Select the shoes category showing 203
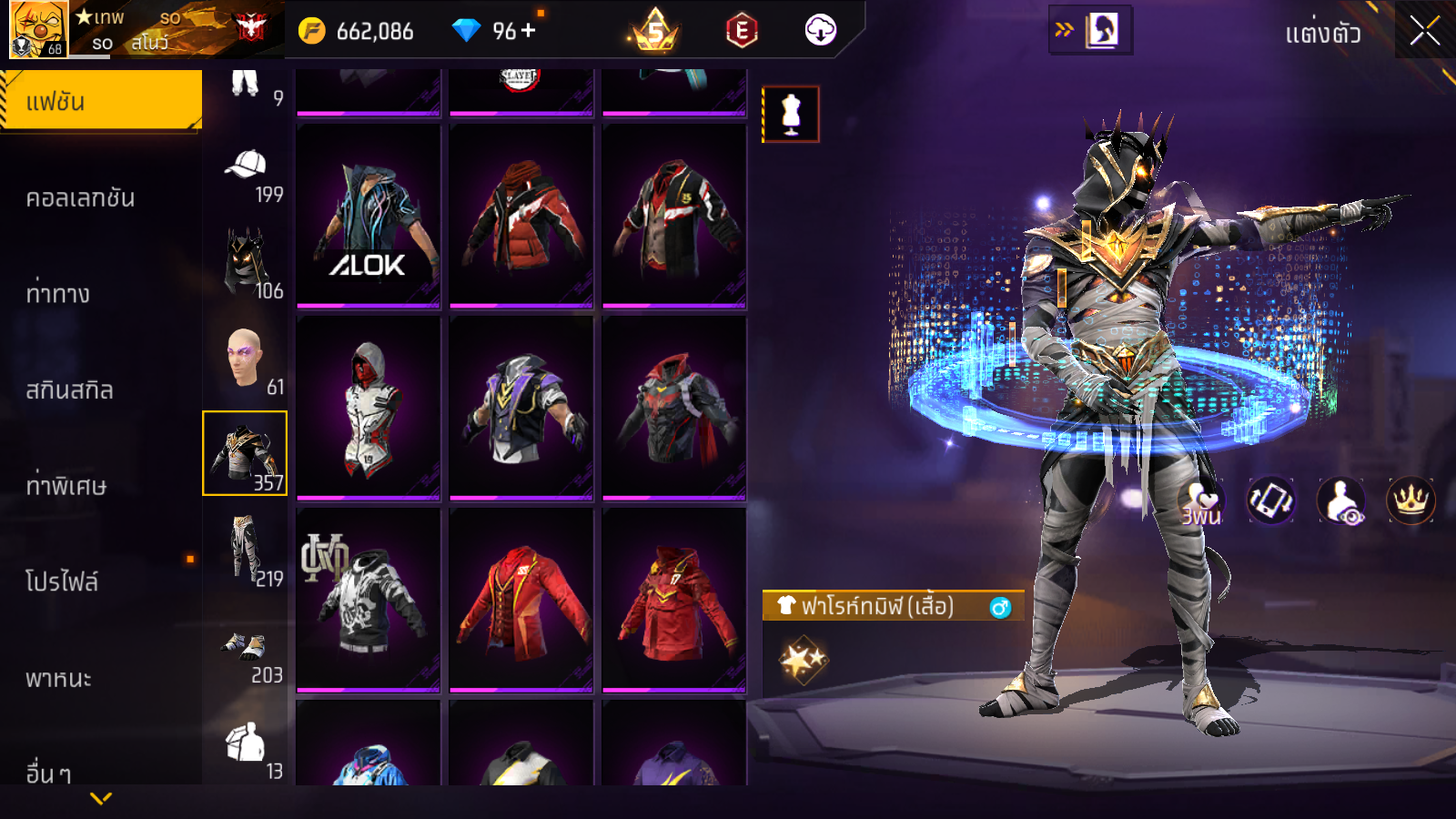This screenshot has width=1456, height=819. coord(246,650)
